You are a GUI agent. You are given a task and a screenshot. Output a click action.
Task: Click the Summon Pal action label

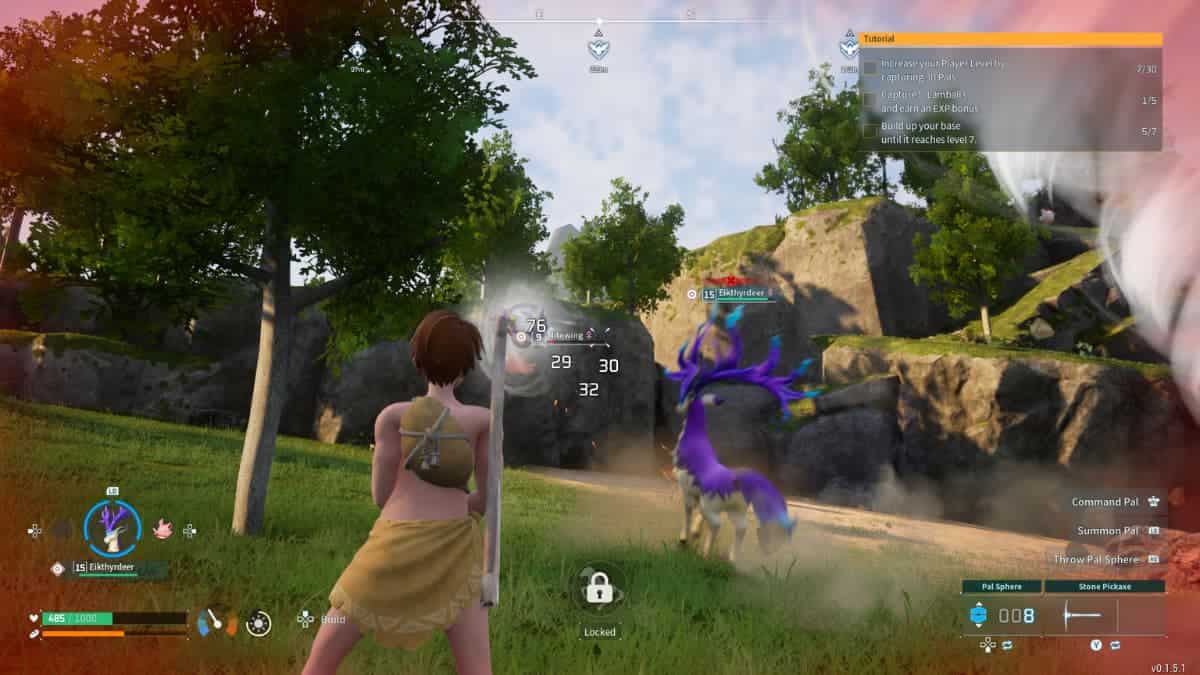pos(1108,531)
